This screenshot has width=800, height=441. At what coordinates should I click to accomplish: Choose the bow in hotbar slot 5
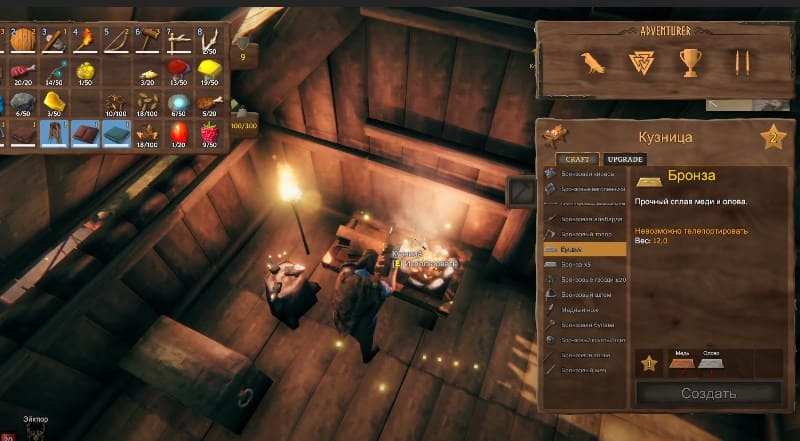click(116, 42)
